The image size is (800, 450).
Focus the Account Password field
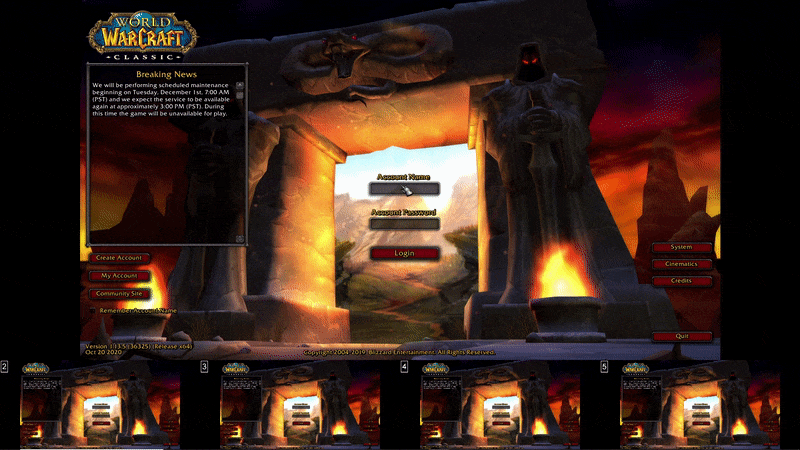(x=404, y=224)
